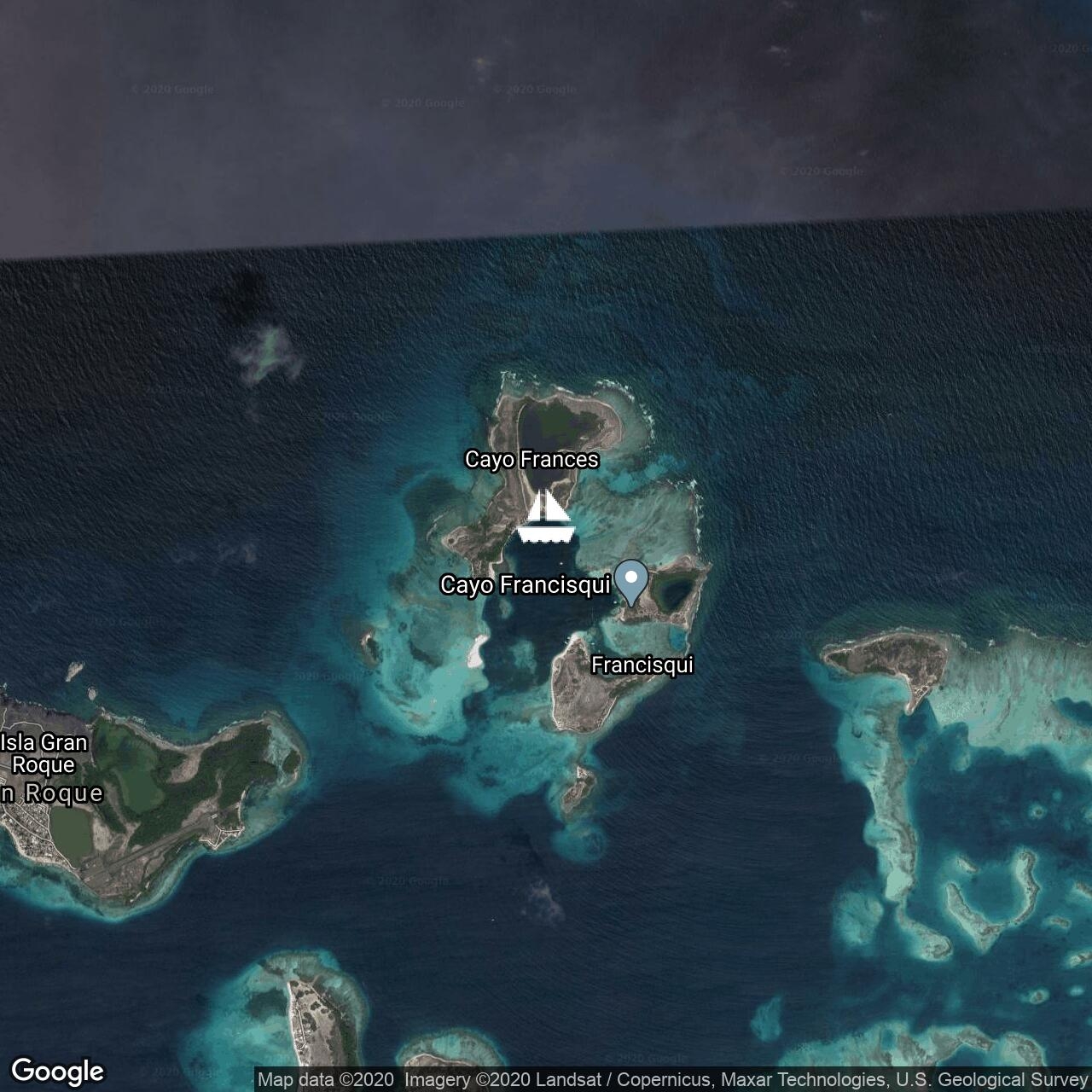
Task: Select the Cayo Francisqui location pin
Action: point(631,582)
